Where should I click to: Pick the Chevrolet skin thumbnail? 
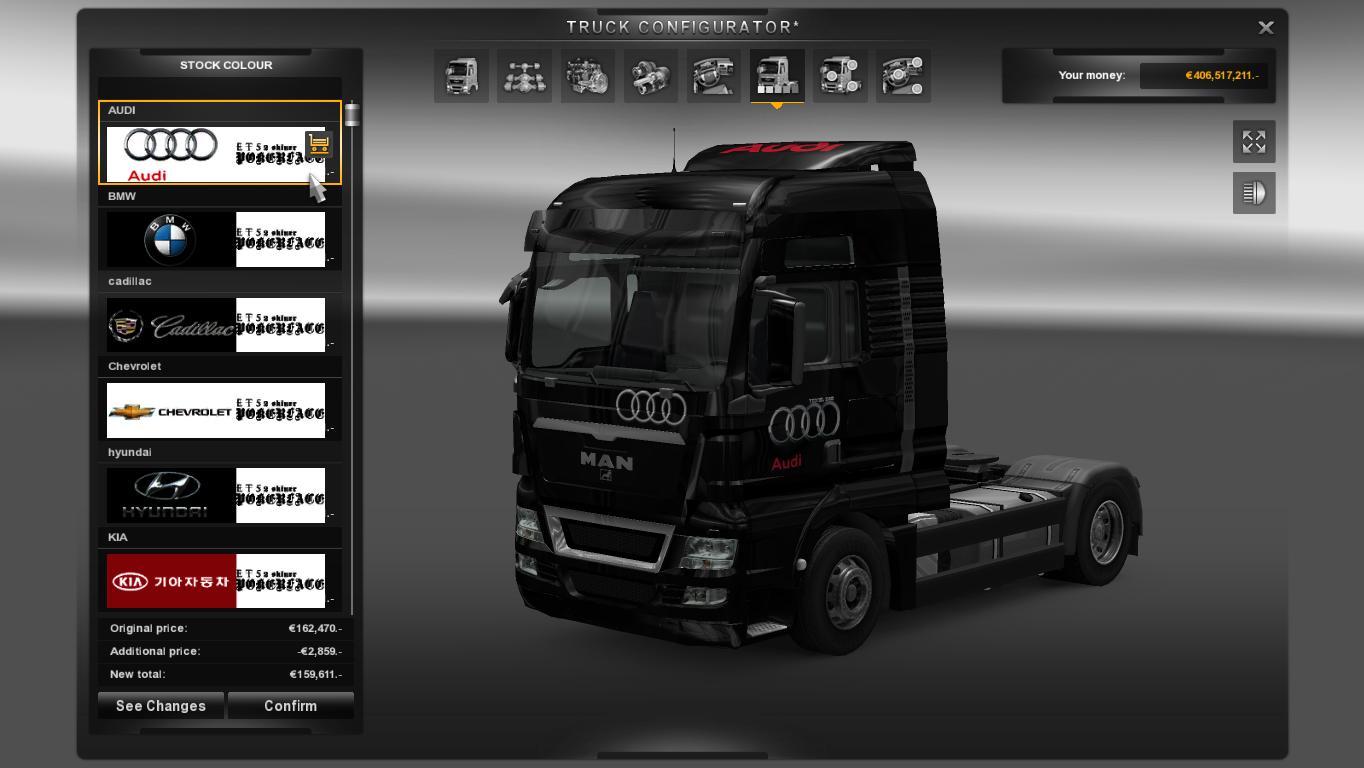[x=216, y=410]
